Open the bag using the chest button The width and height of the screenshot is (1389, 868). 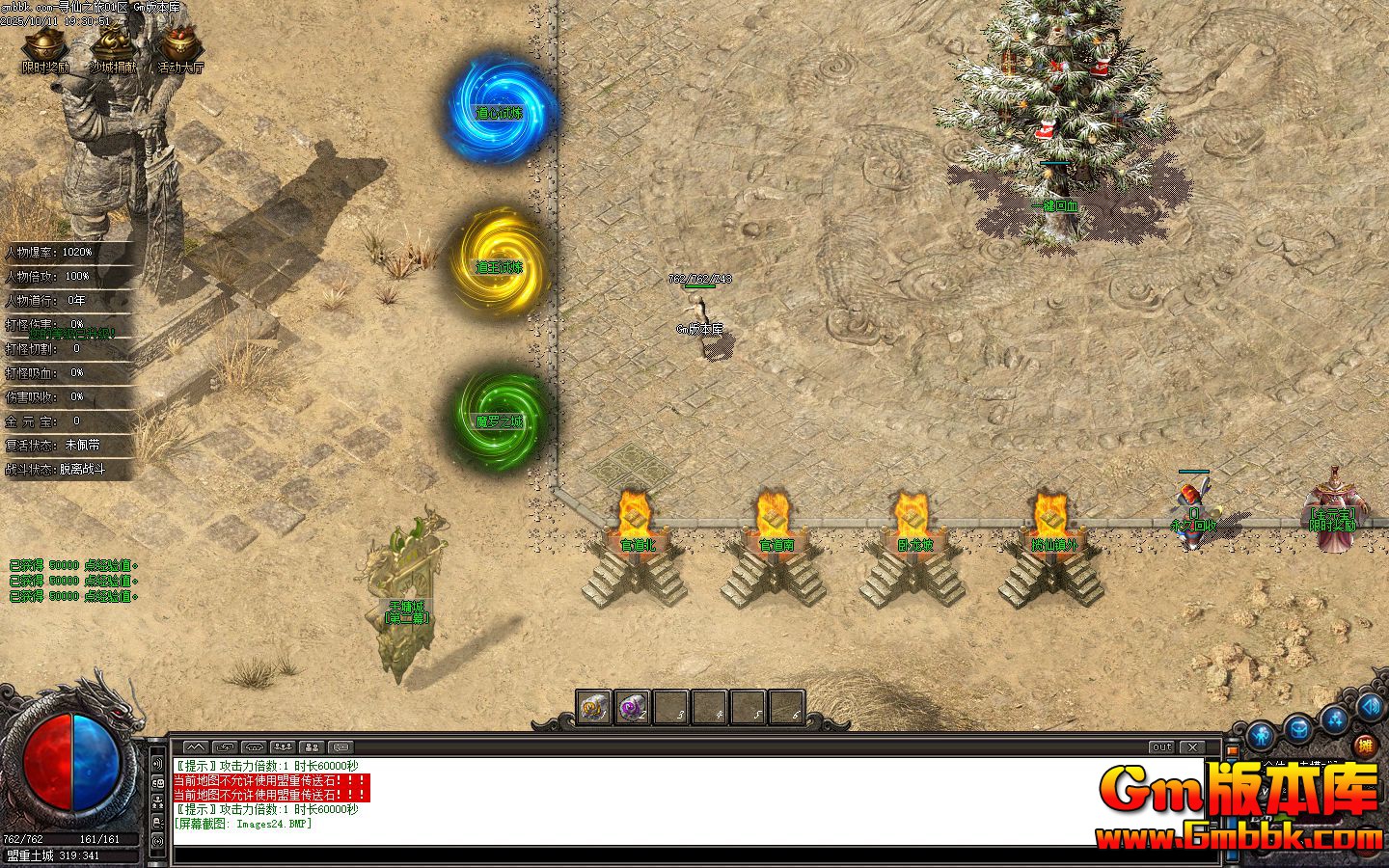coord(1299,726)
